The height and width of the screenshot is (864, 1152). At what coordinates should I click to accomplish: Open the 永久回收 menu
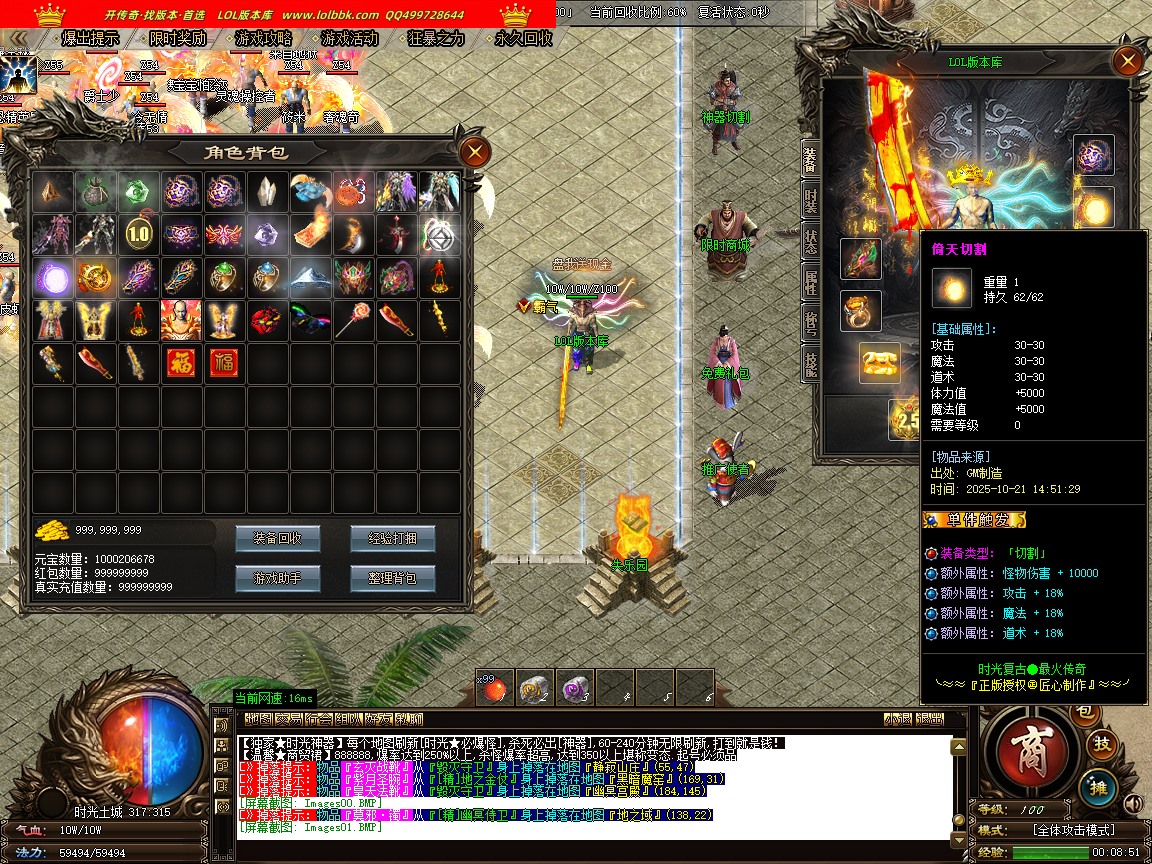pyautogui.click(x=523, y=39)
